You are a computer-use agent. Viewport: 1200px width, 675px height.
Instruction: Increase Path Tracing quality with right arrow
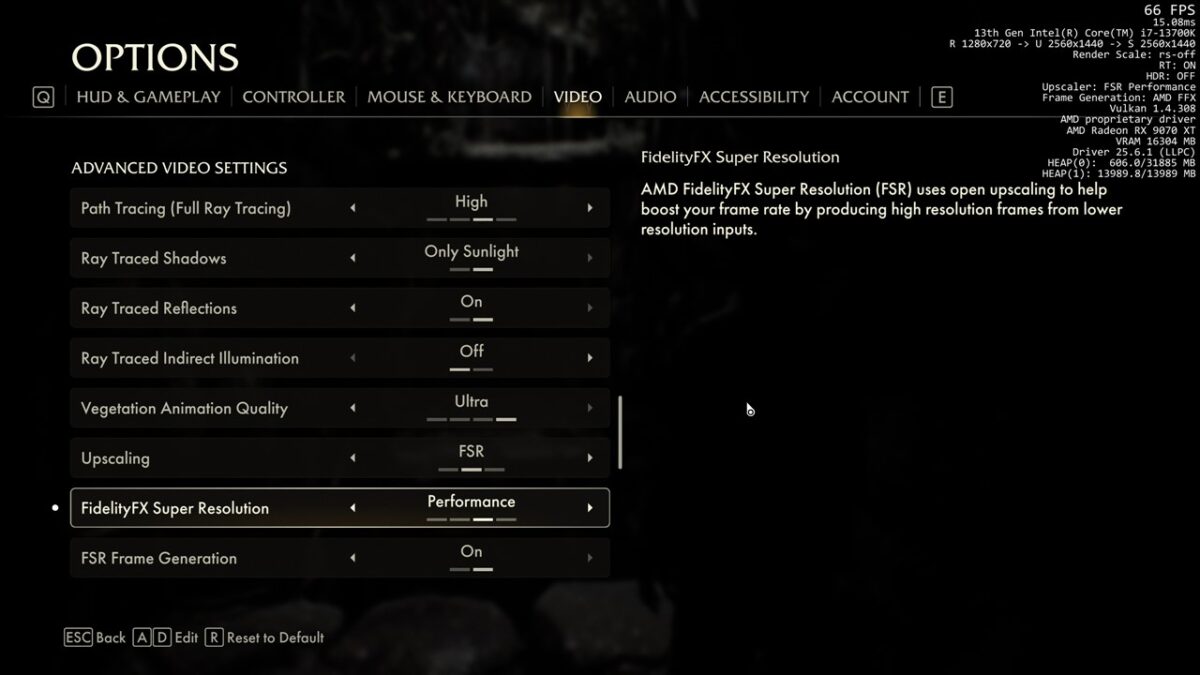tap(590, 208)
